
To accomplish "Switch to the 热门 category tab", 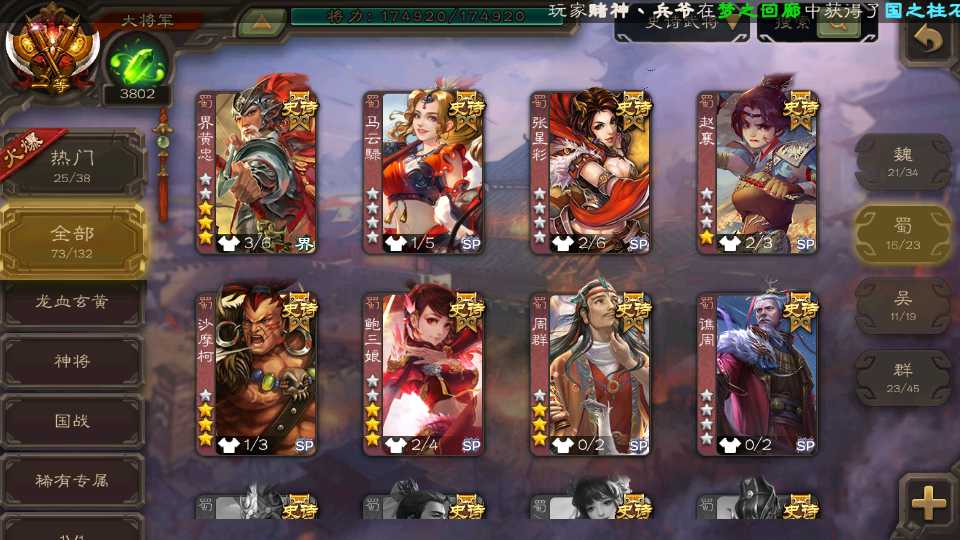I will (72, 164).
